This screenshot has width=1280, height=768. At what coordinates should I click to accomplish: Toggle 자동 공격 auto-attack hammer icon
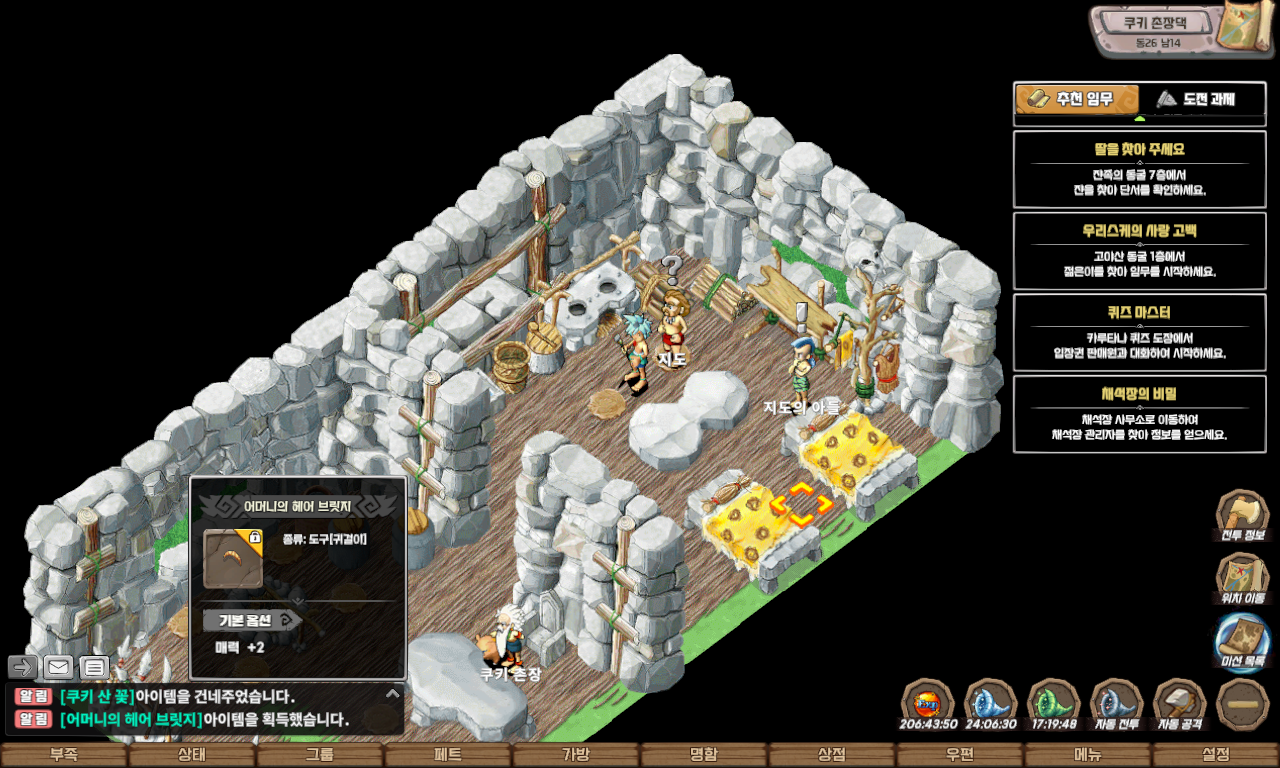pos(1179,702)
